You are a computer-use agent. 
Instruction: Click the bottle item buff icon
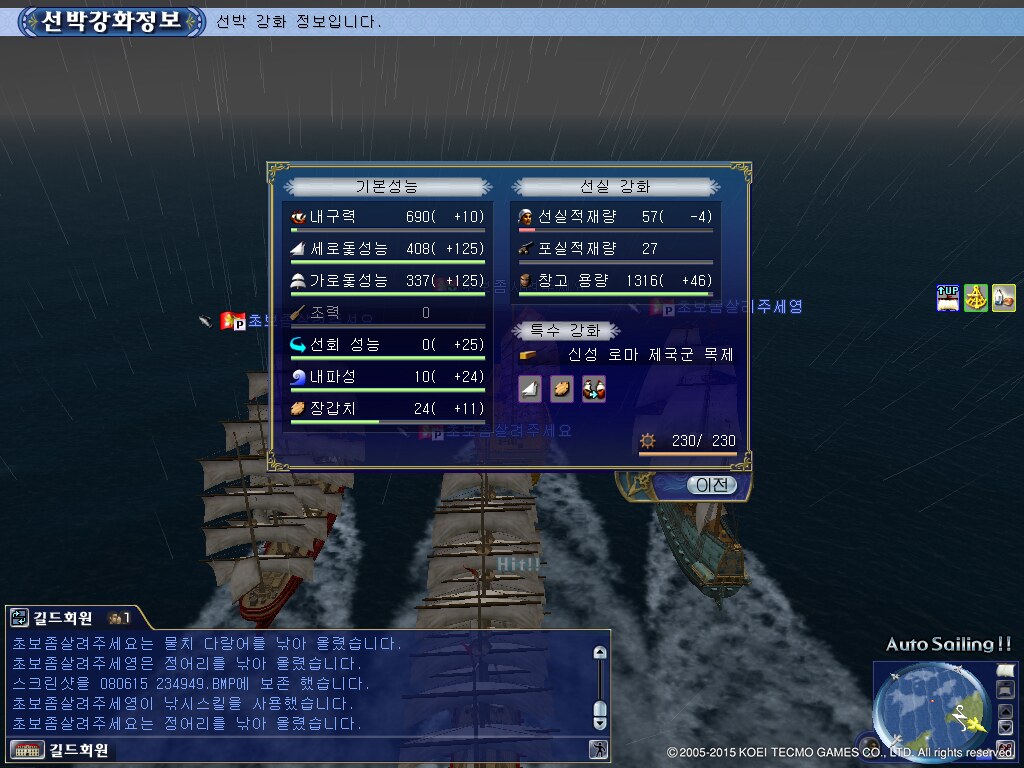(1004, 297)
